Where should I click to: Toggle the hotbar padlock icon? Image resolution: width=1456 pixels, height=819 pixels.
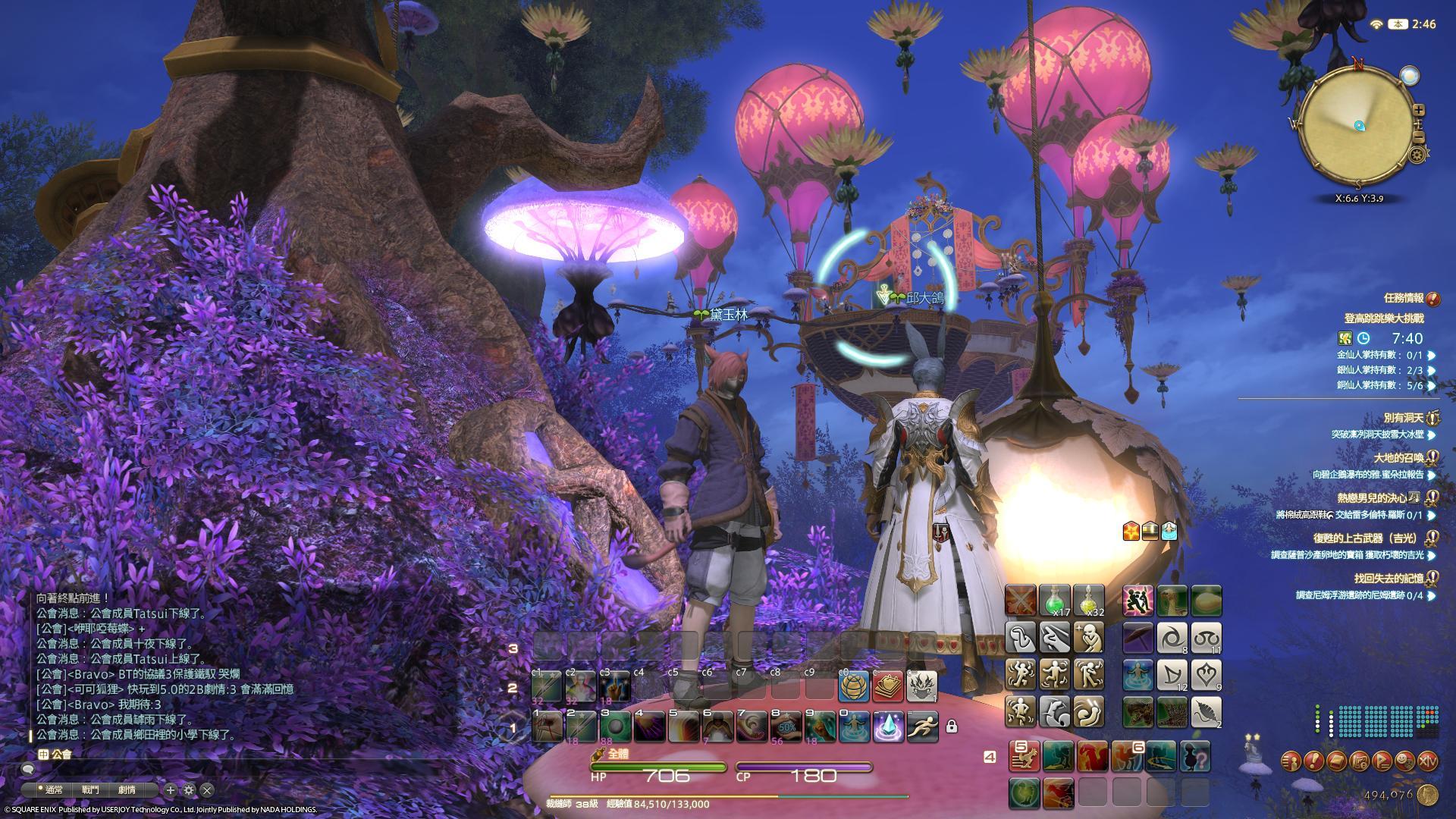click(x=952, y=727)
